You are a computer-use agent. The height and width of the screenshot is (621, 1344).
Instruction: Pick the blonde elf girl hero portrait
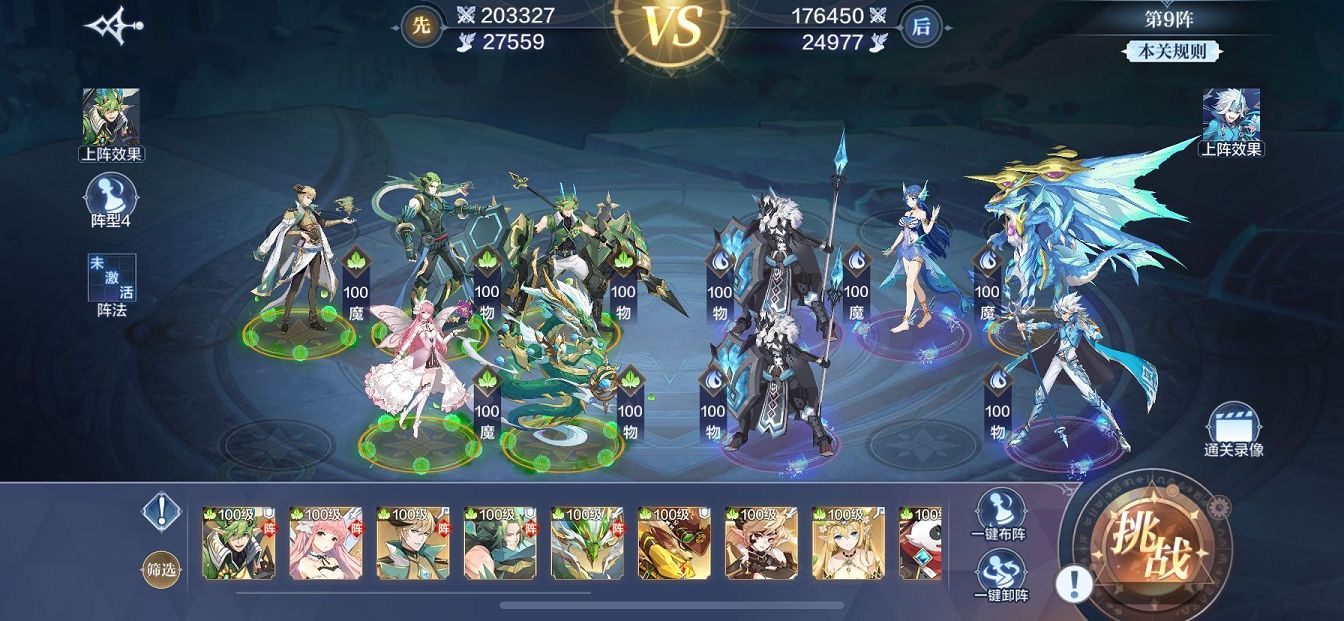pyautogui.click(x=848, y=543)
